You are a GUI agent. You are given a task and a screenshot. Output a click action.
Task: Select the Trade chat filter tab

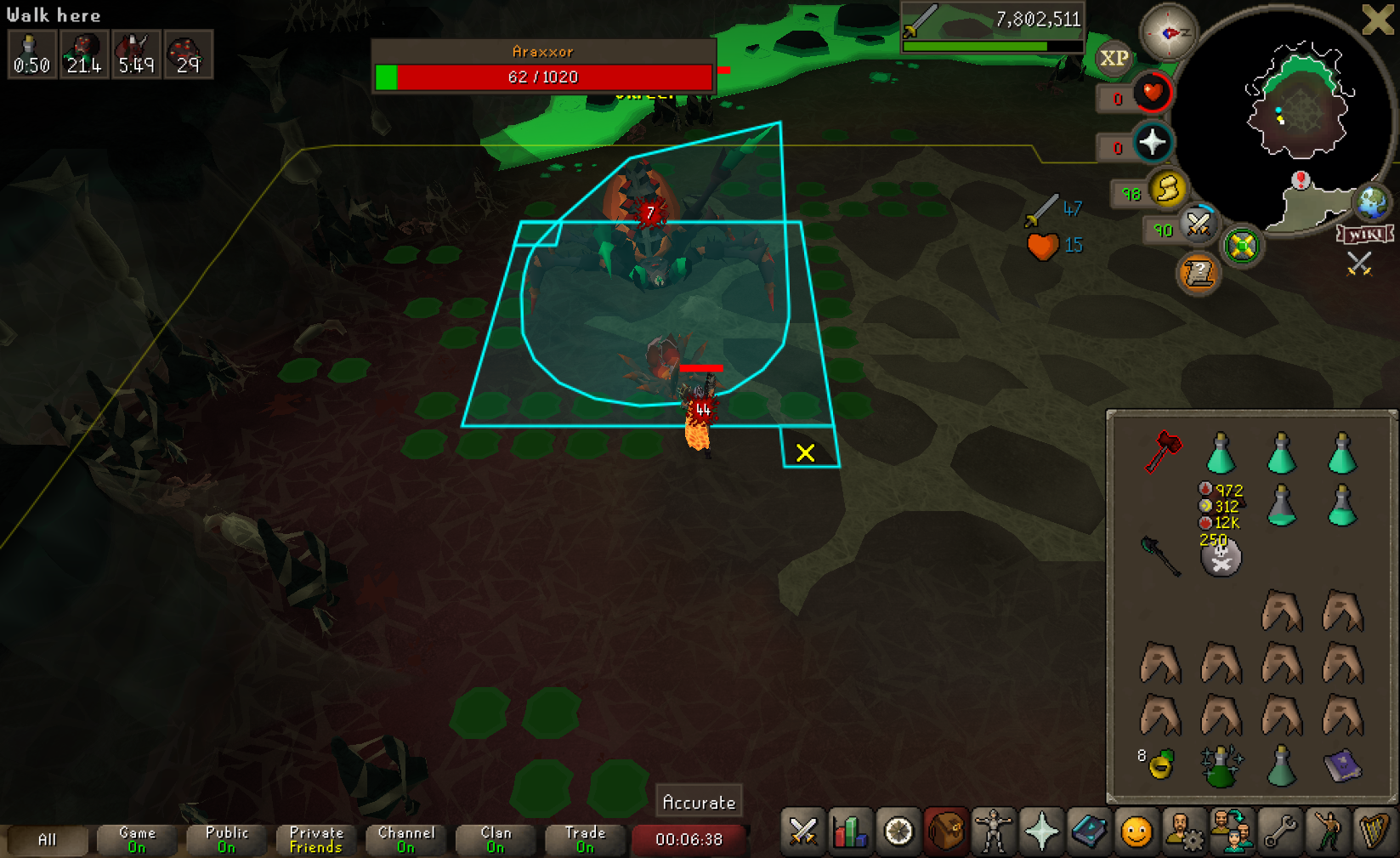point(585,839)
